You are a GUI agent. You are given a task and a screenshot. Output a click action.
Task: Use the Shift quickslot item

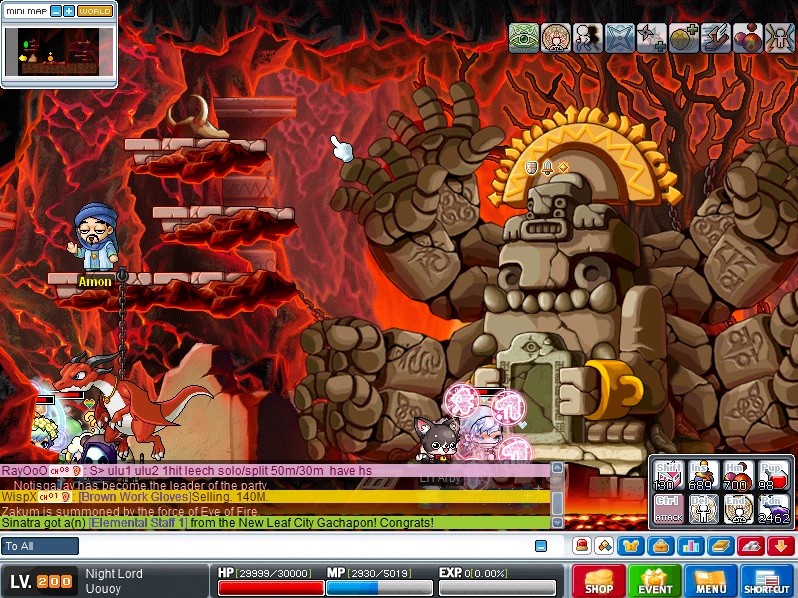click(x=667, y=474)
